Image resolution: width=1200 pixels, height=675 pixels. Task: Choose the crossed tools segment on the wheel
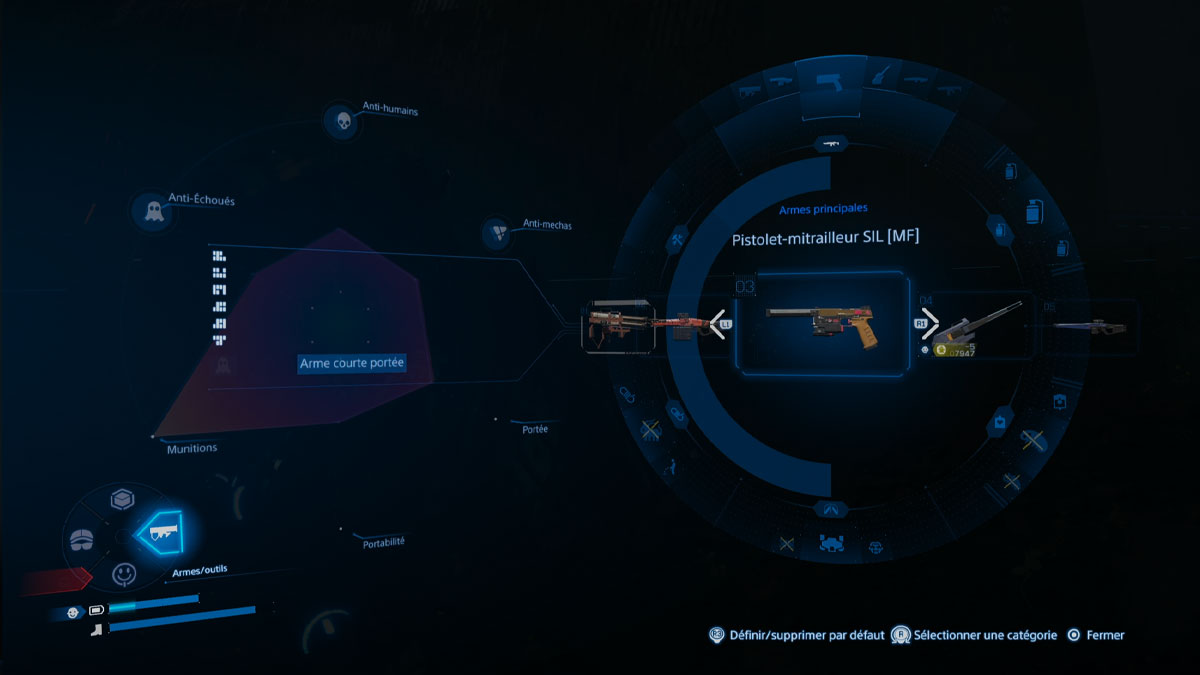pyautogui.click(x=677, y=240)
